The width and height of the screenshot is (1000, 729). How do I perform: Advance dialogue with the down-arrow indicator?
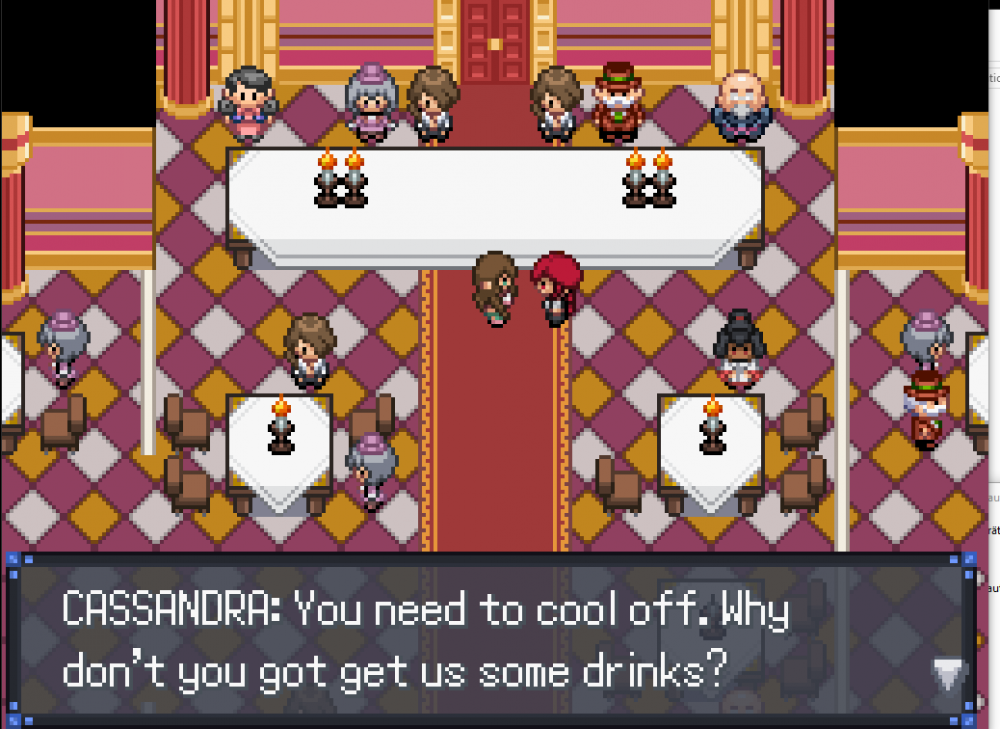coord(947,675)
